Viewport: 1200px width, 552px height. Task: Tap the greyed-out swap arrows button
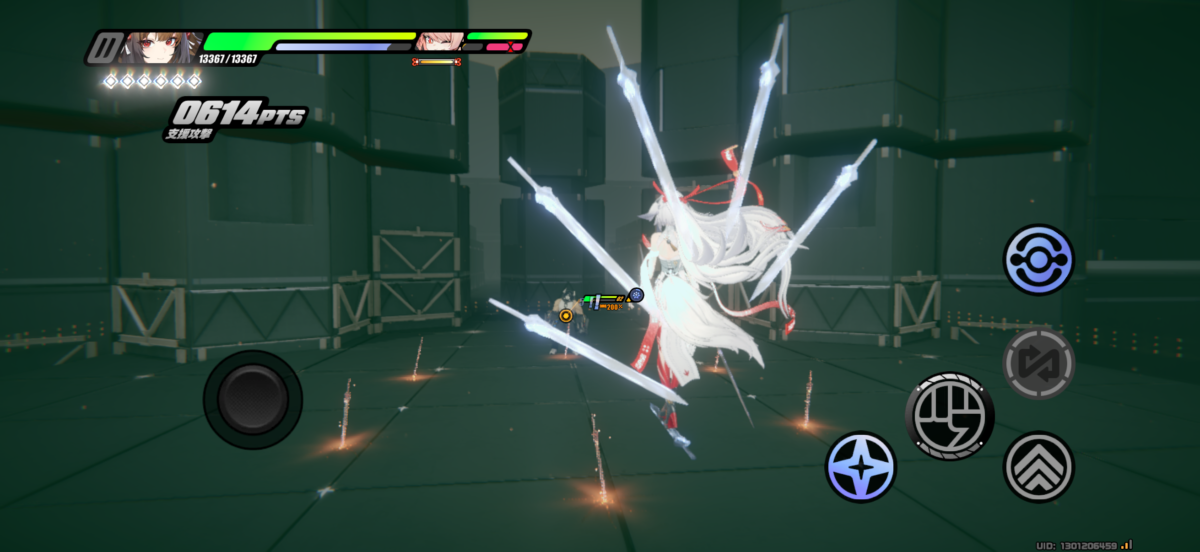click(1039, 364)
